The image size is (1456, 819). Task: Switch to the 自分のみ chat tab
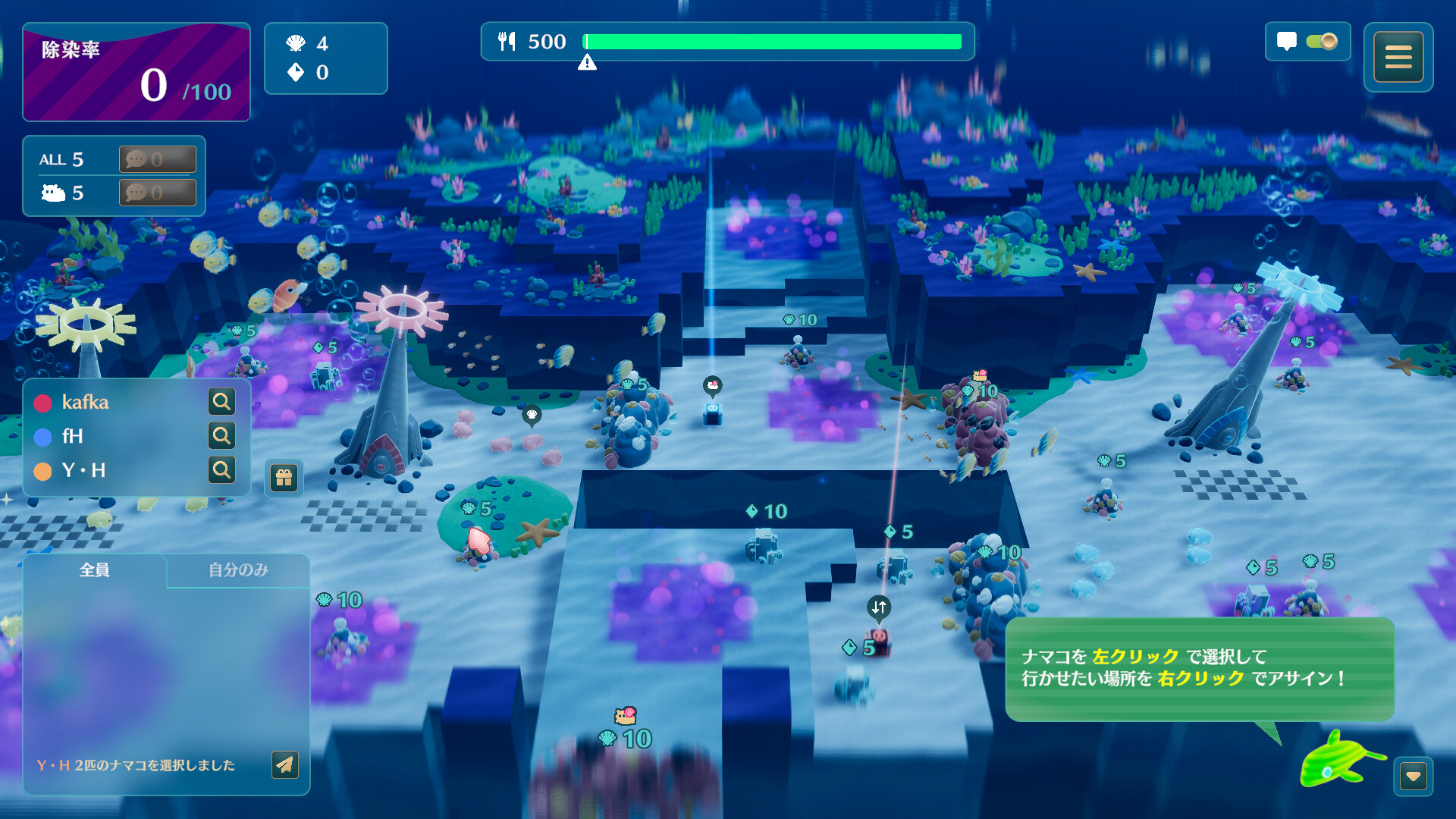point(238,570)
